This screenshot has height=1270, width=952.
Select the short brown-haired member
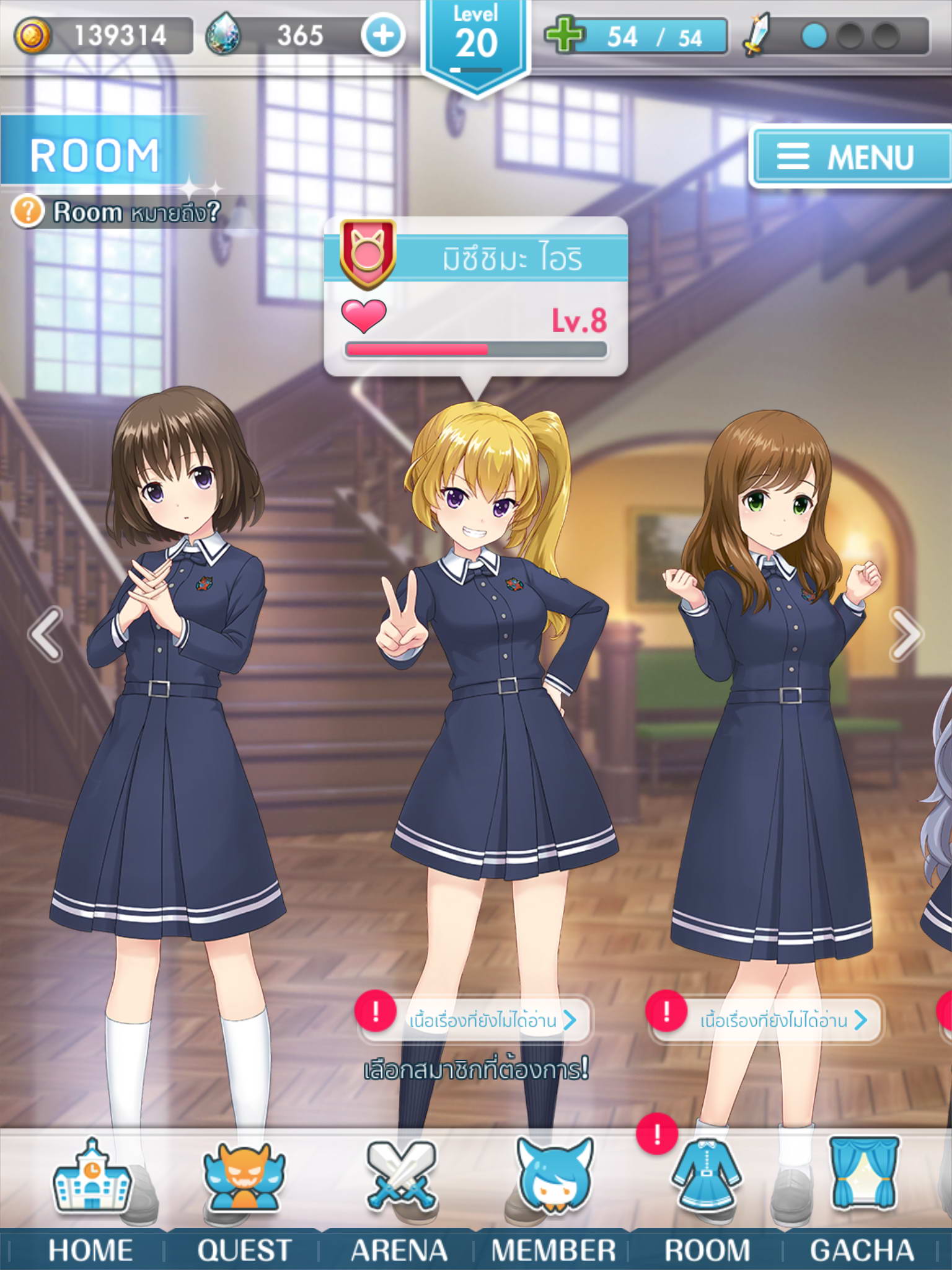pyautogui.click(x=174, y=682)
